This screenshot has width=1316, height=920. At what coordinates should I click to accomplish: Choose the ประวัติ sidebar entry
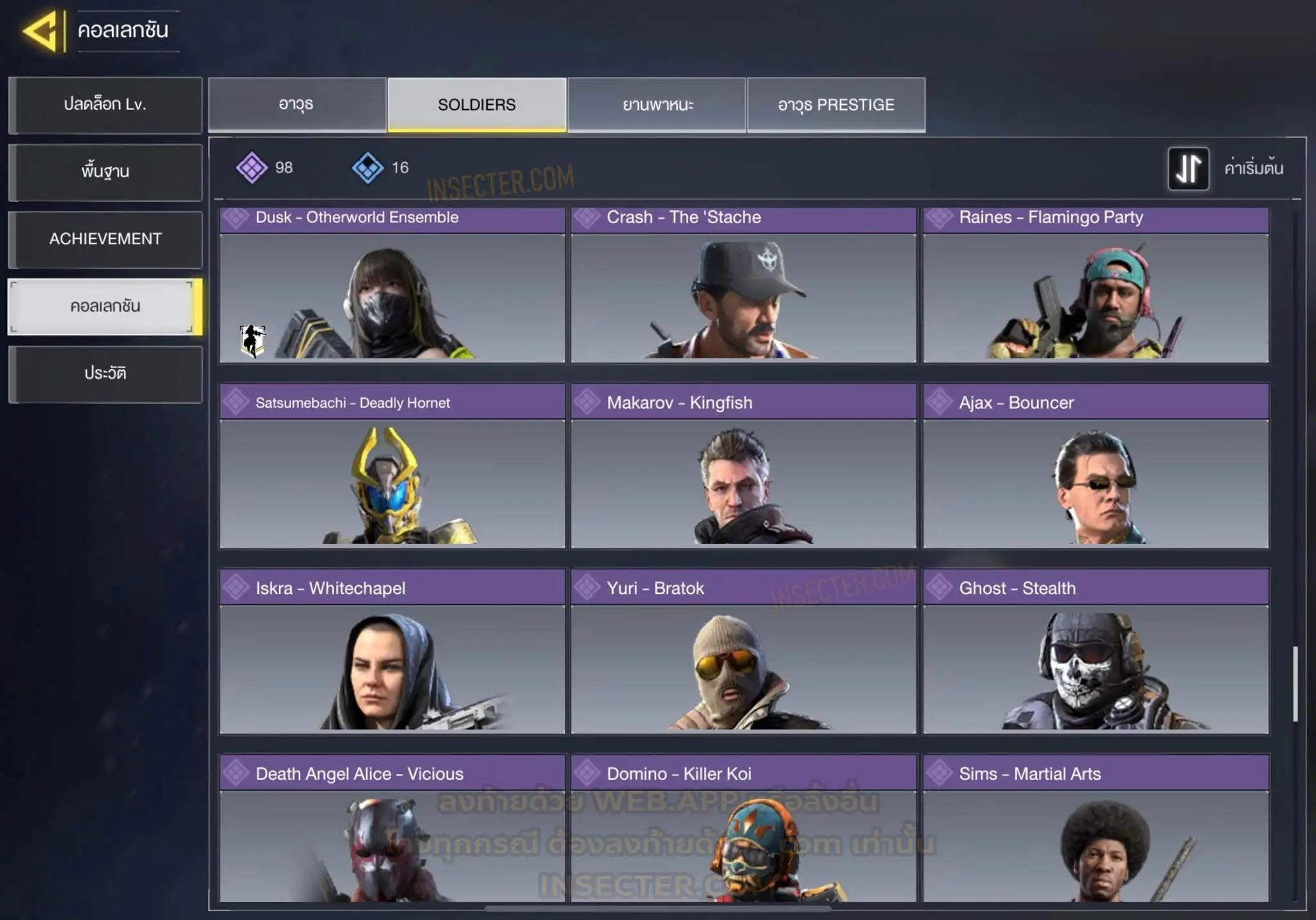coord(105,374)
